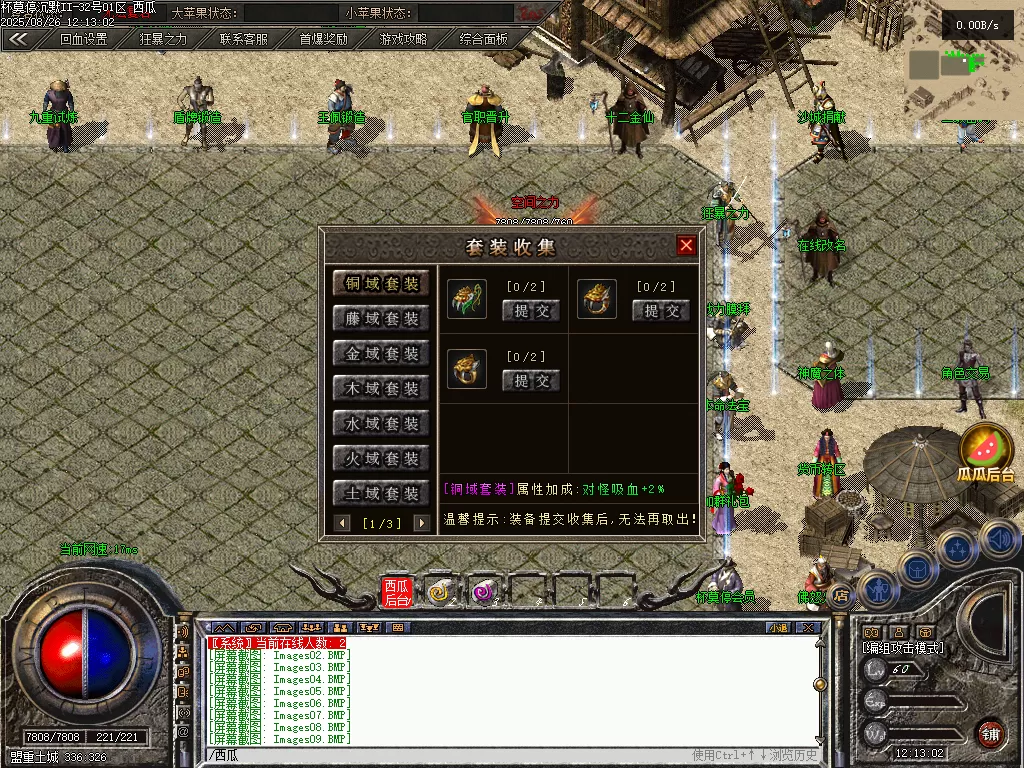Open the 综合面板 panel
1024x768 pixels.
pos(484,40)
